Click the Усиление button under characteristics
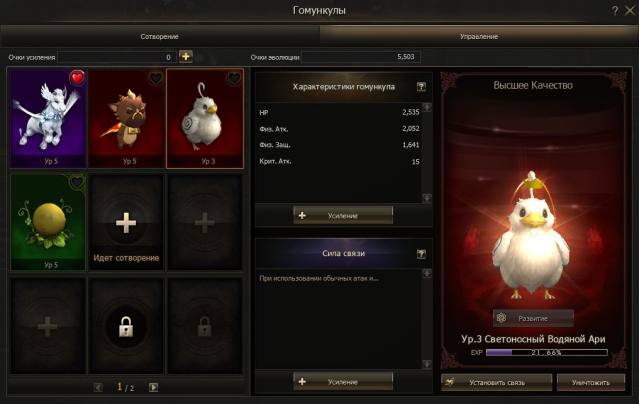This screenshot has width=639, height=404. click(343, 215)
